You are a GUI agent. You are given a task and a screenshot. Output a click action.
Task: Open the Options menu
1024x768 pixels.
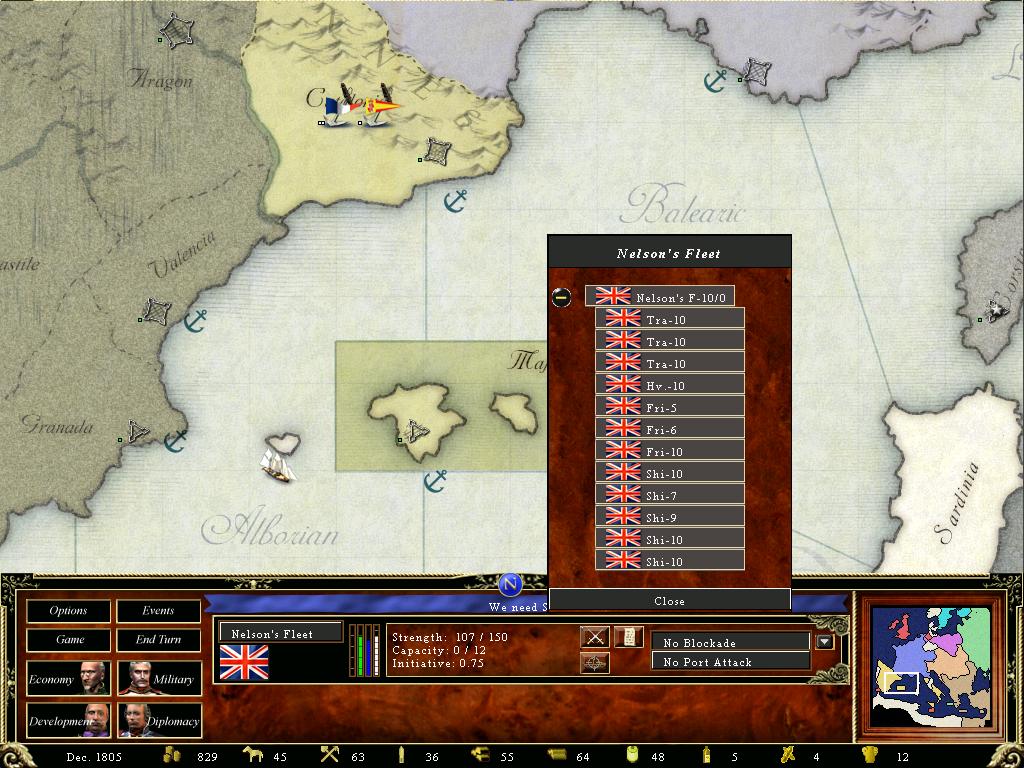pos(68,610)
